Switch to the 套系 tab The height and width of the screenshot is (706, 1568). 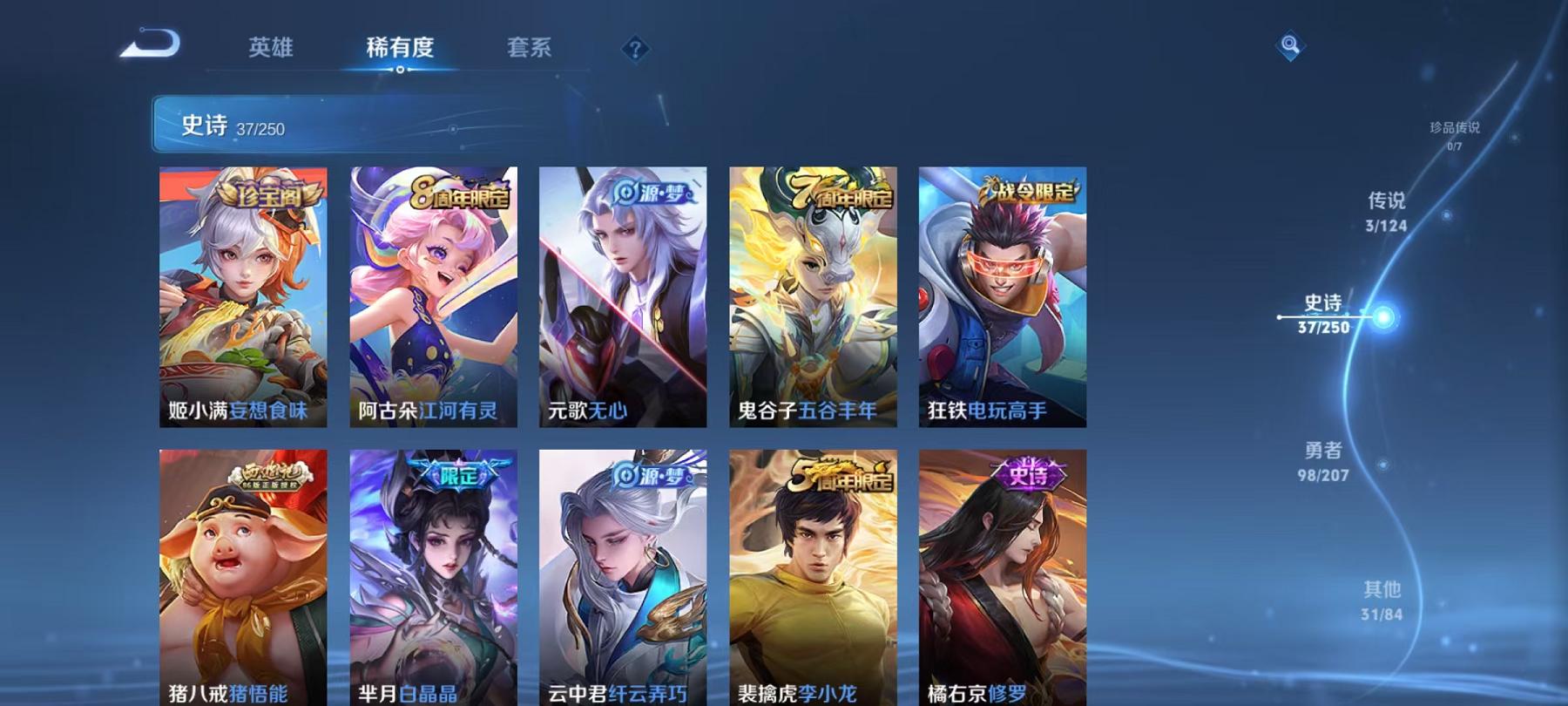coord(529,50)
